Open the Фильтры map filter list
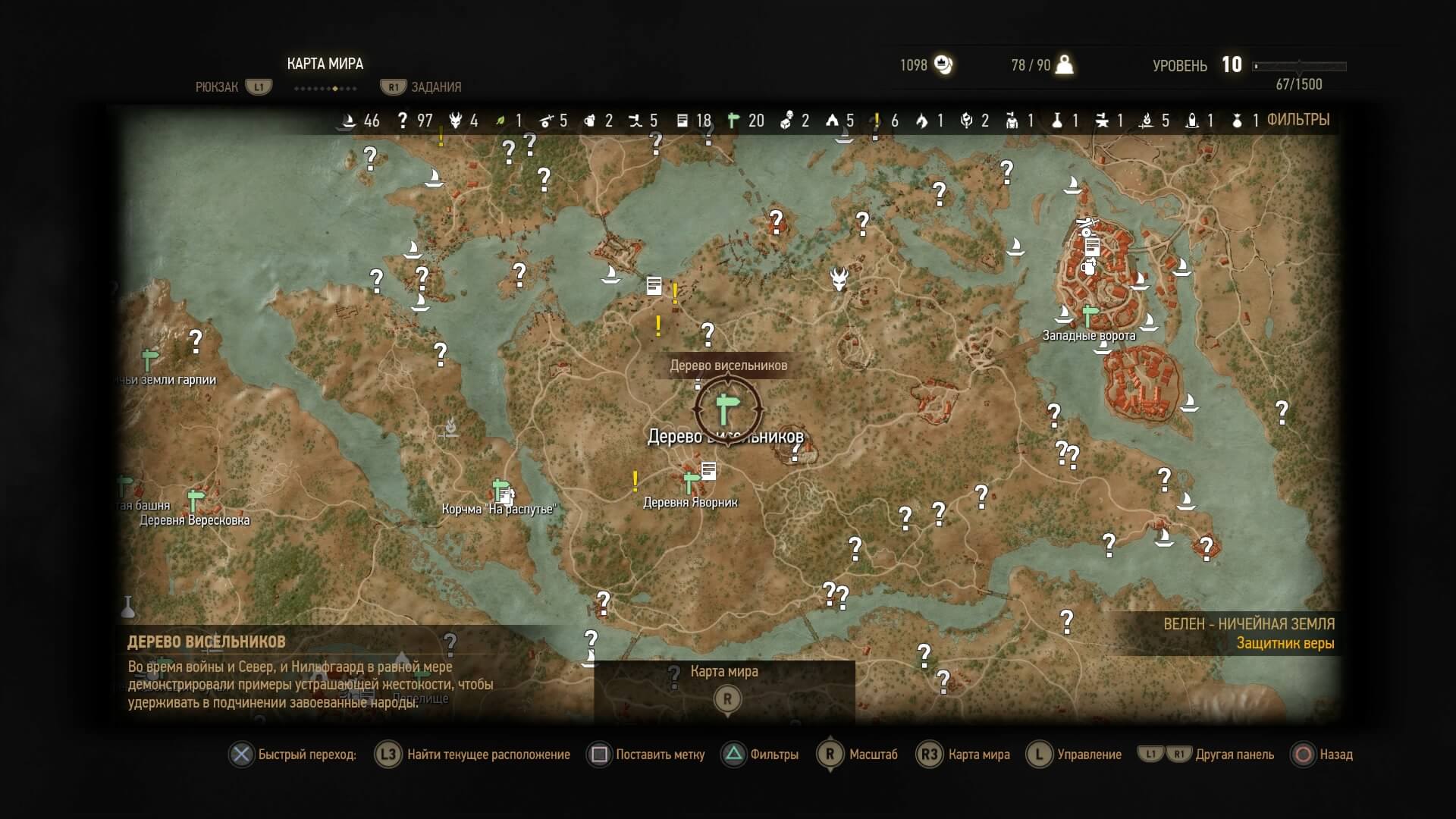This screenshot has width=1456, height=819. pos(1298,120)
